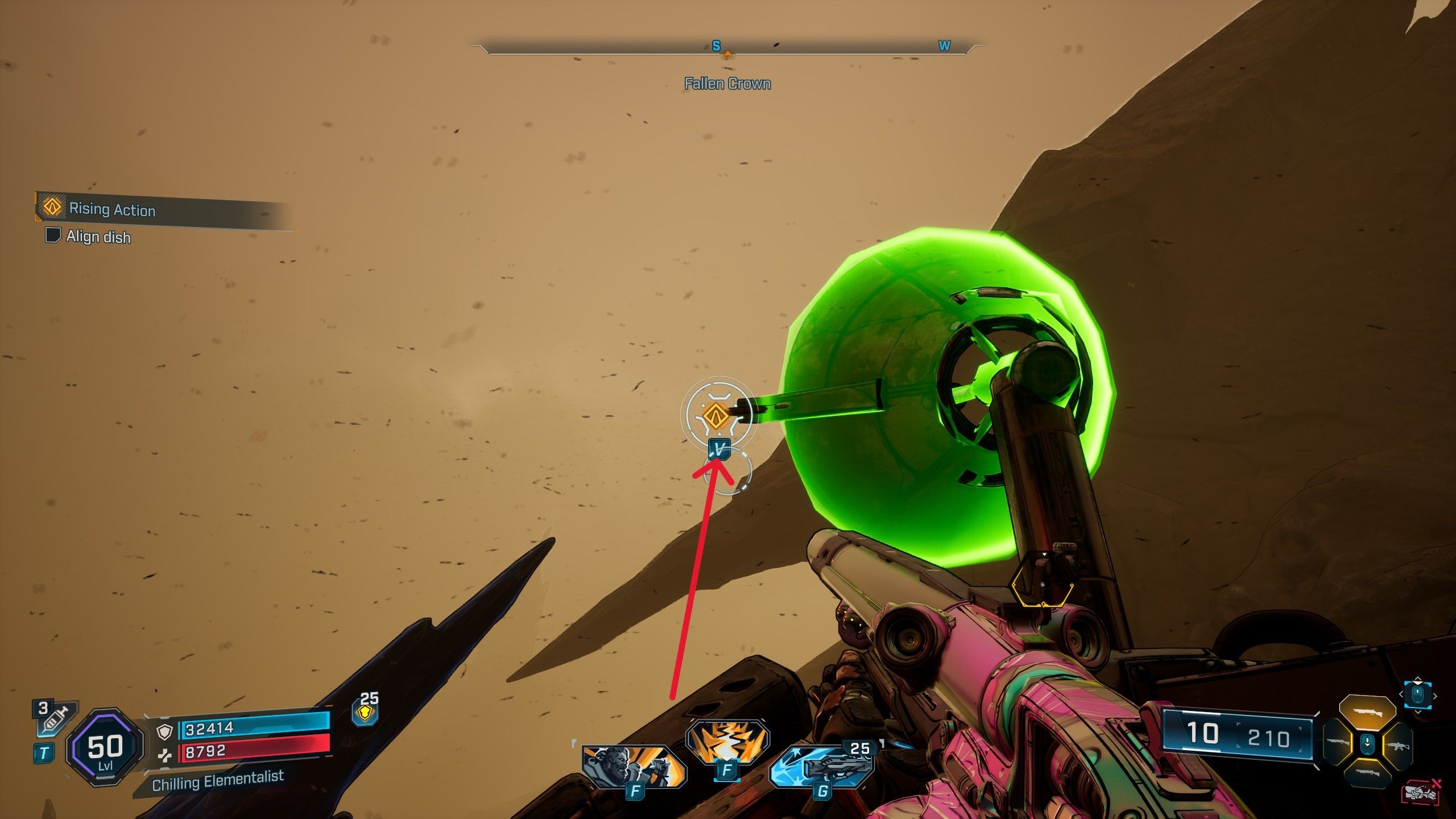Use the repair kit syringe icon
Screen dimensions: 1456x819
(55, 720)
